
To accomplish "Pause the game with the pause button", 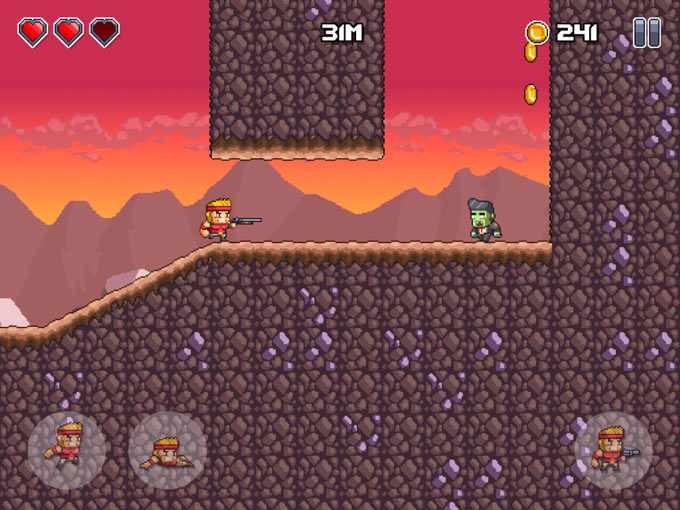I will pos(646,33).
